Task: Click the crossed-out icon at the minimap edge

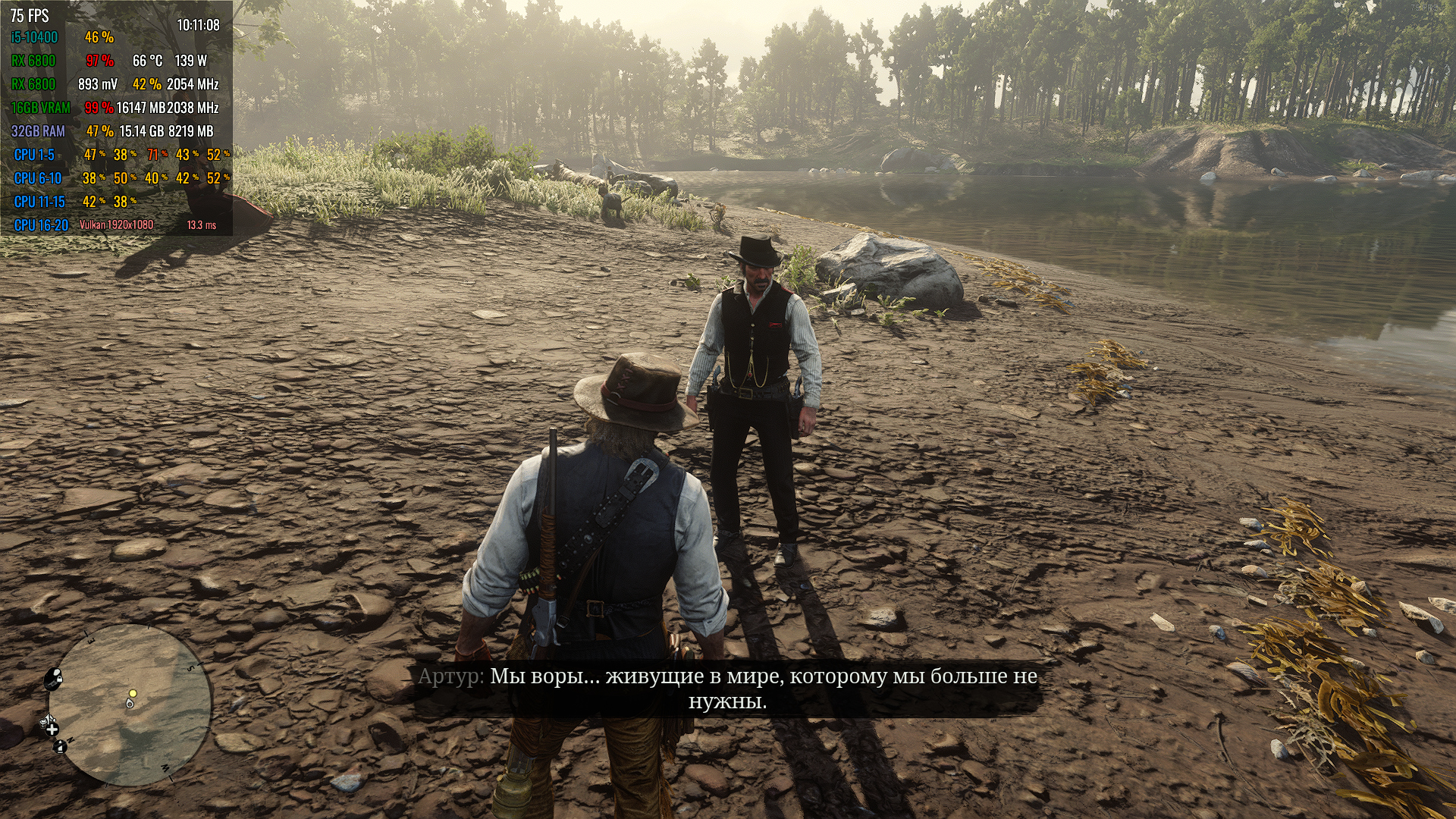Action: tap(60, 748)
